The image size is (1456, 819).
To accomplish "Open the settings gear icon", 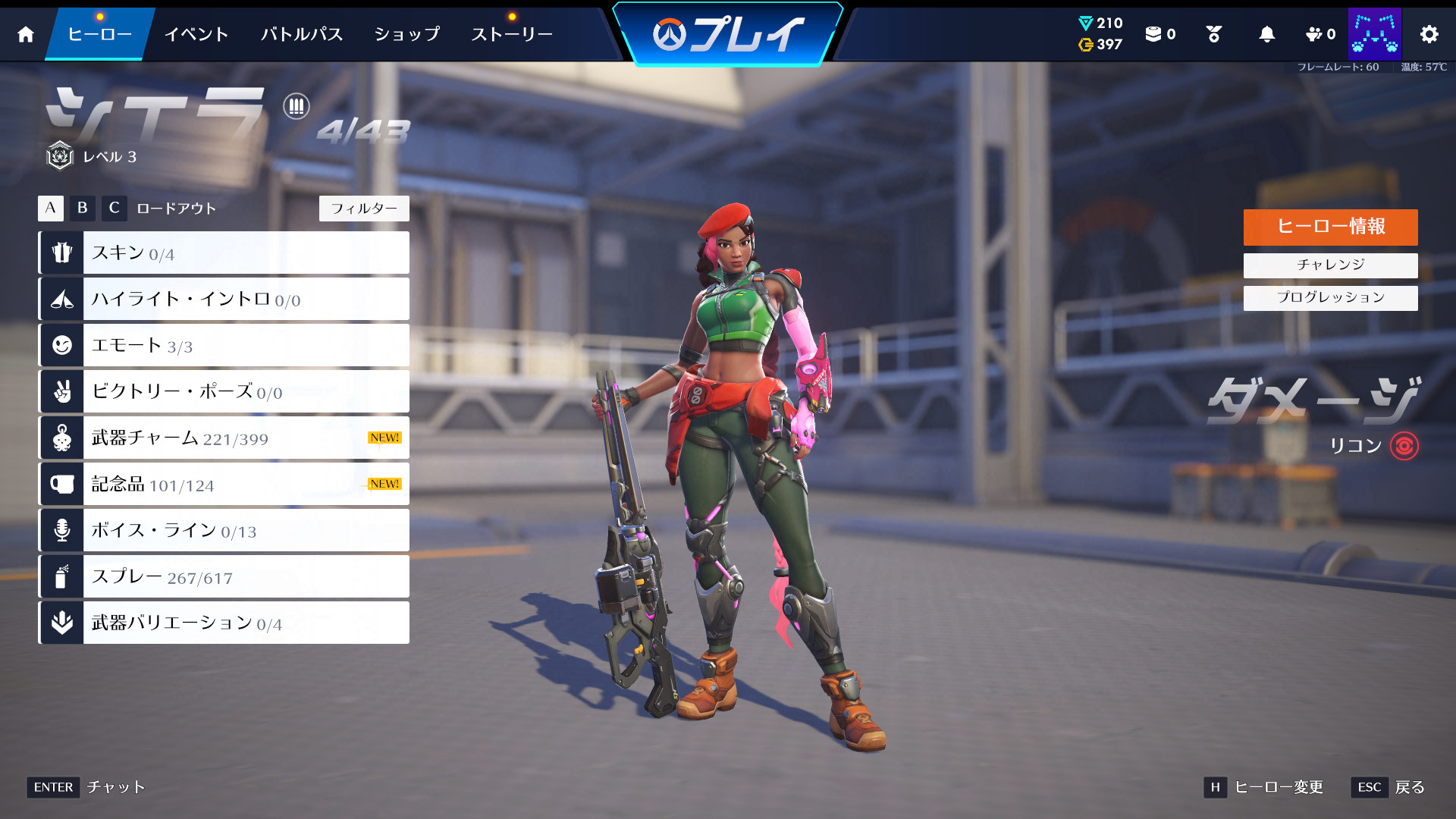I will click(x=1429, y=33).
